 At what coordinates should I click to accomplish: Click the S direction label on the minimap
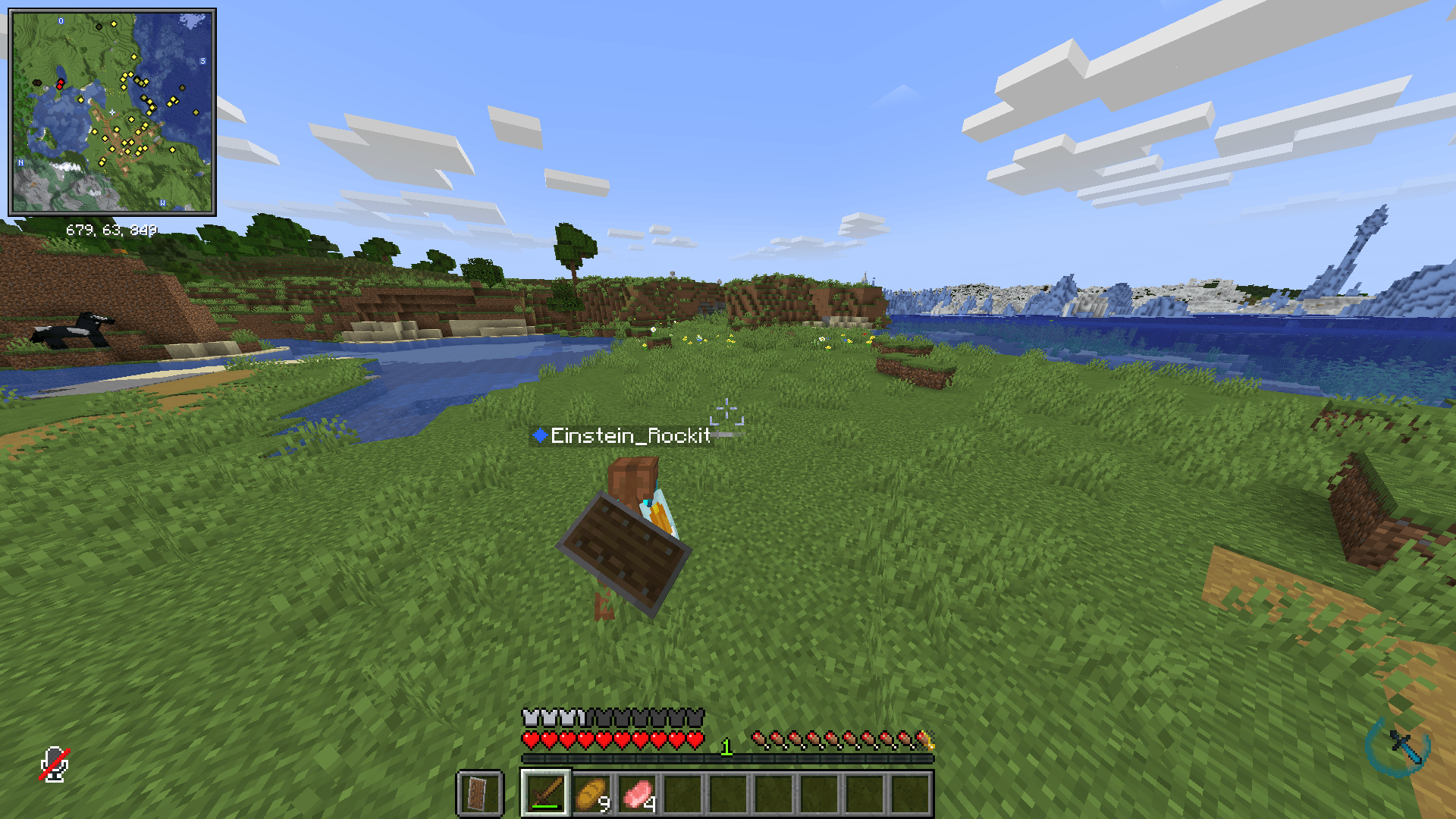point(202,61)
